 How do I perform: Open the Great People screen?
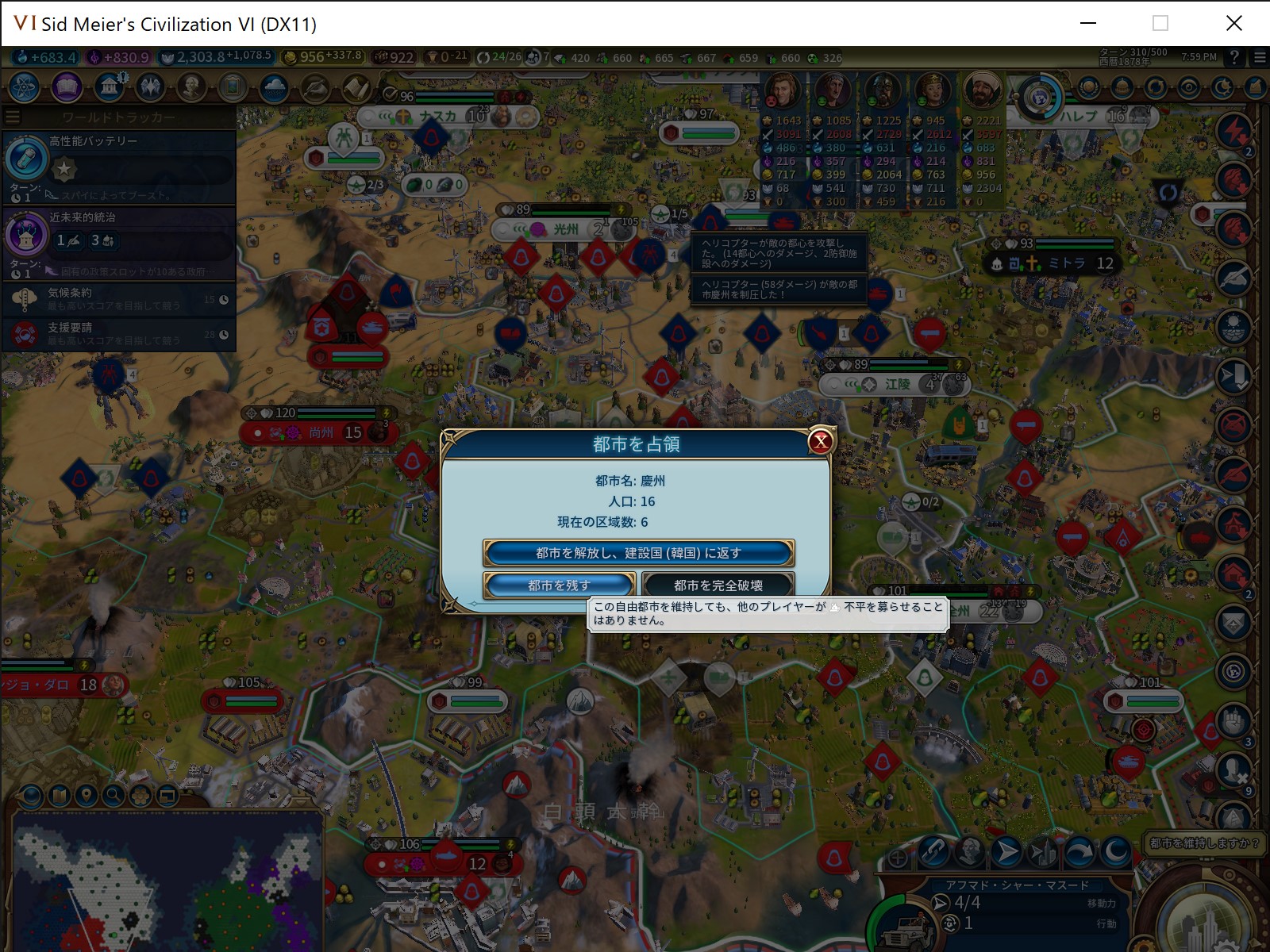click(x=191, y=87)
